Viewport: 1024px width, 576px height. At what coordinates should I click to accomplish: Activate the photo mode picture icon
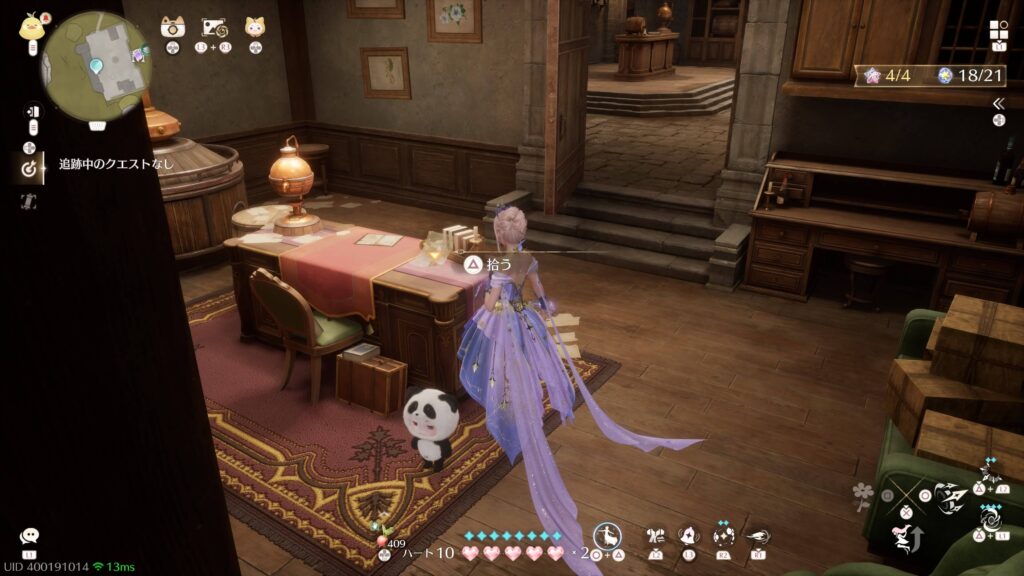coord(213,27)
